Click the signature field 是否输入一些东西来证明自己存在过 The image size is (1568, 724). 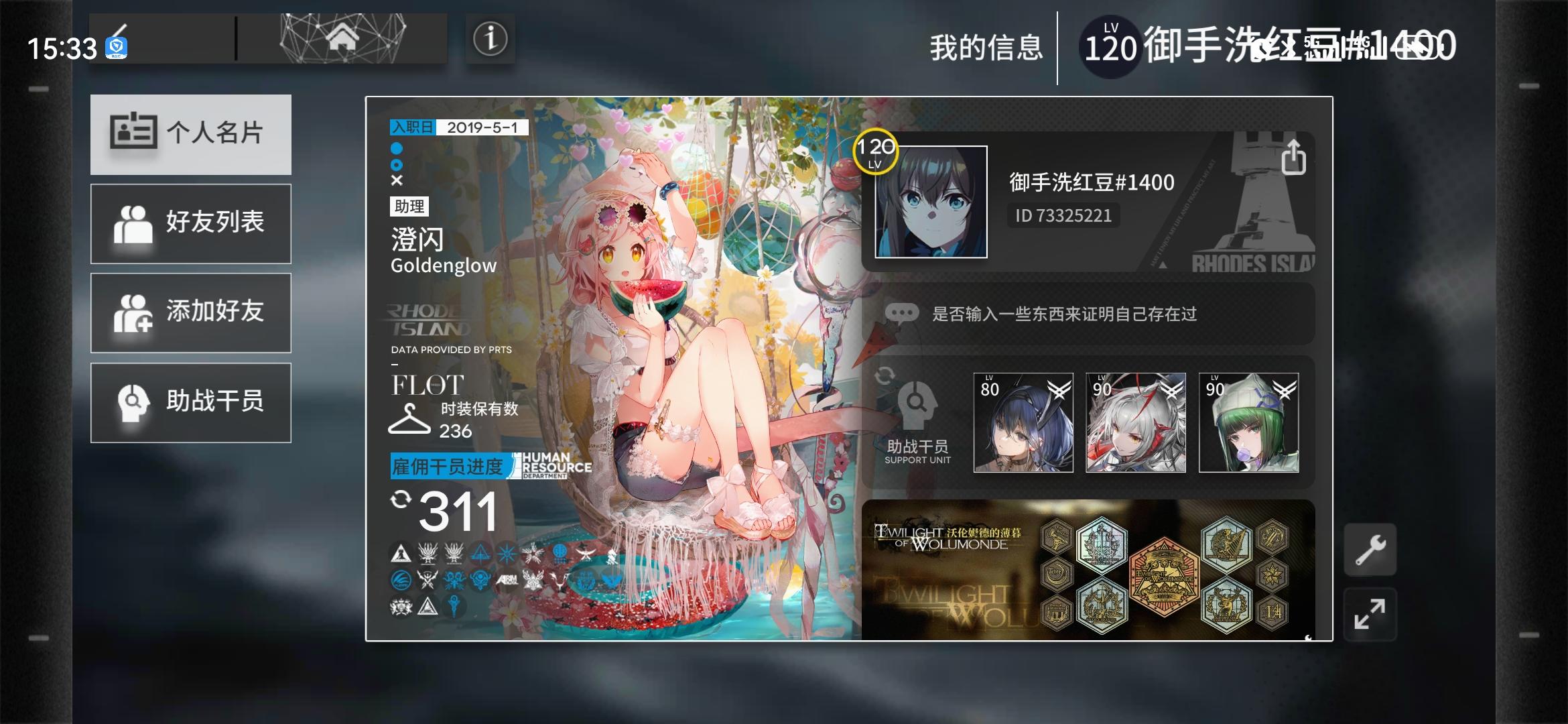tap(1065, 313)
